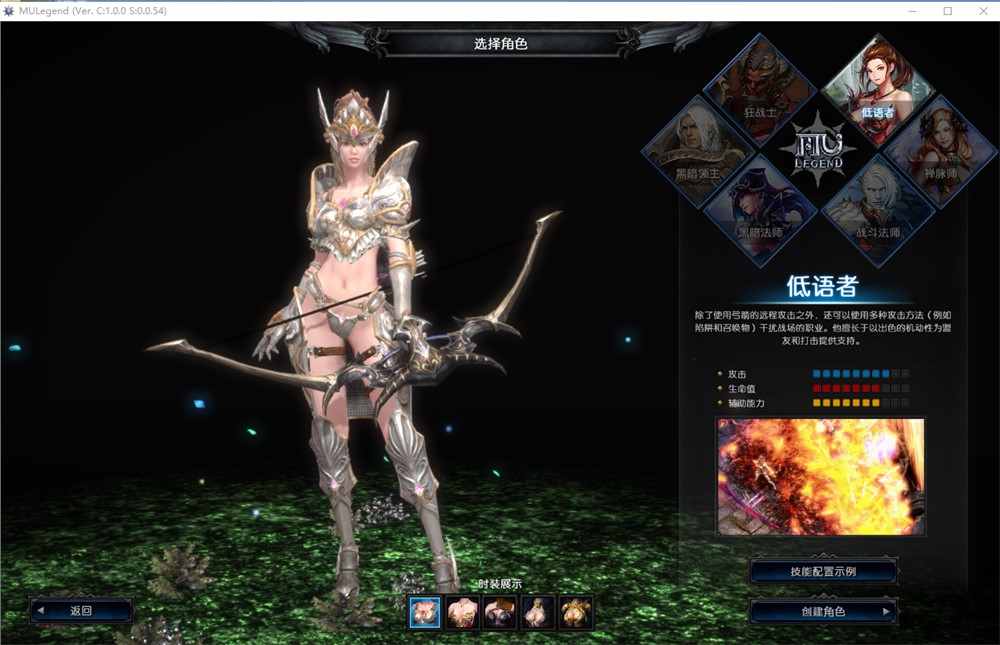Select the blue-highlighted silver armor costume
The width and height of the screenshot is (1000, 645).
[x=425, y=611]
